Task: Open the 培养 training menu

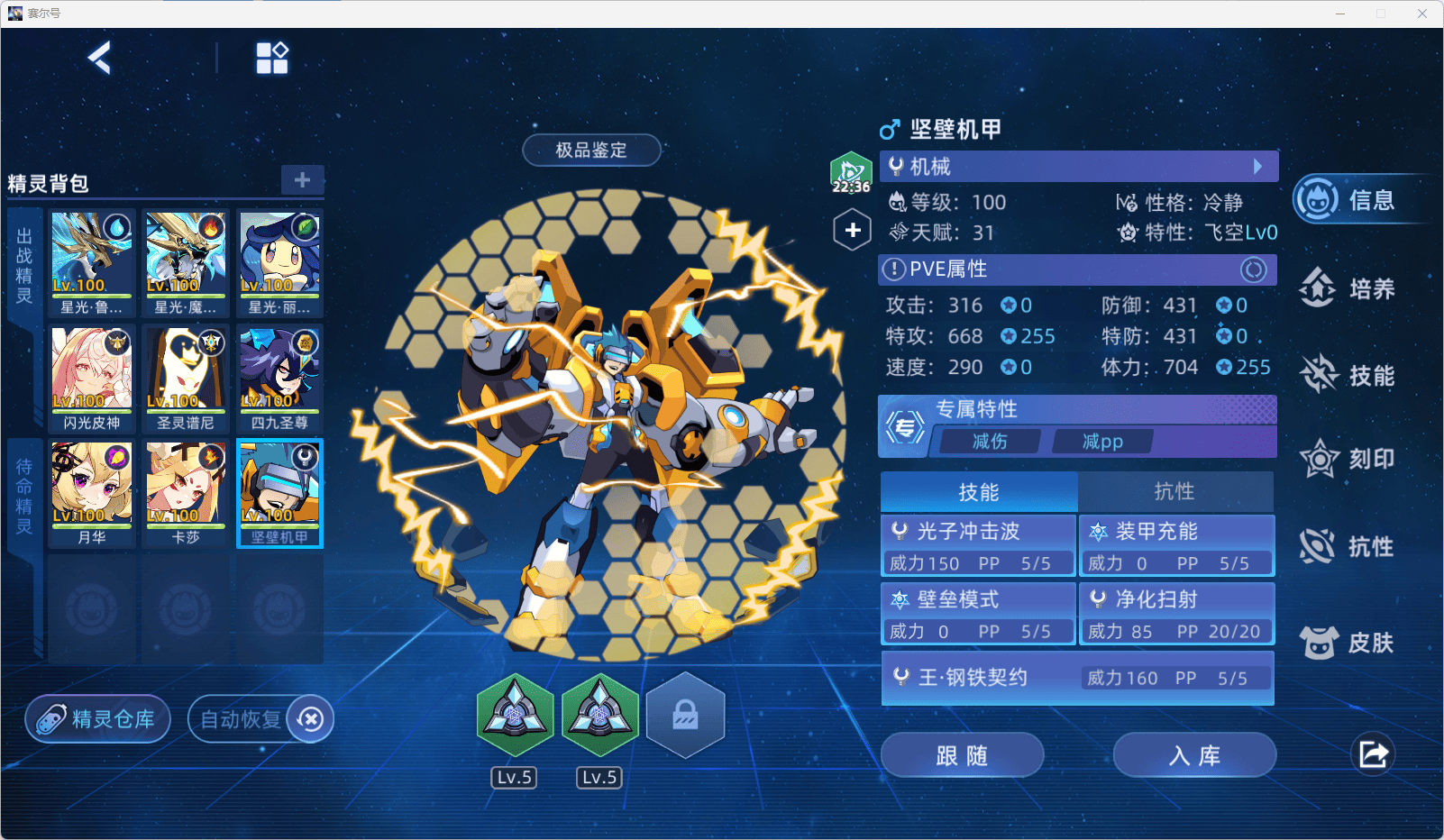Action: [x=1349, y=288]
